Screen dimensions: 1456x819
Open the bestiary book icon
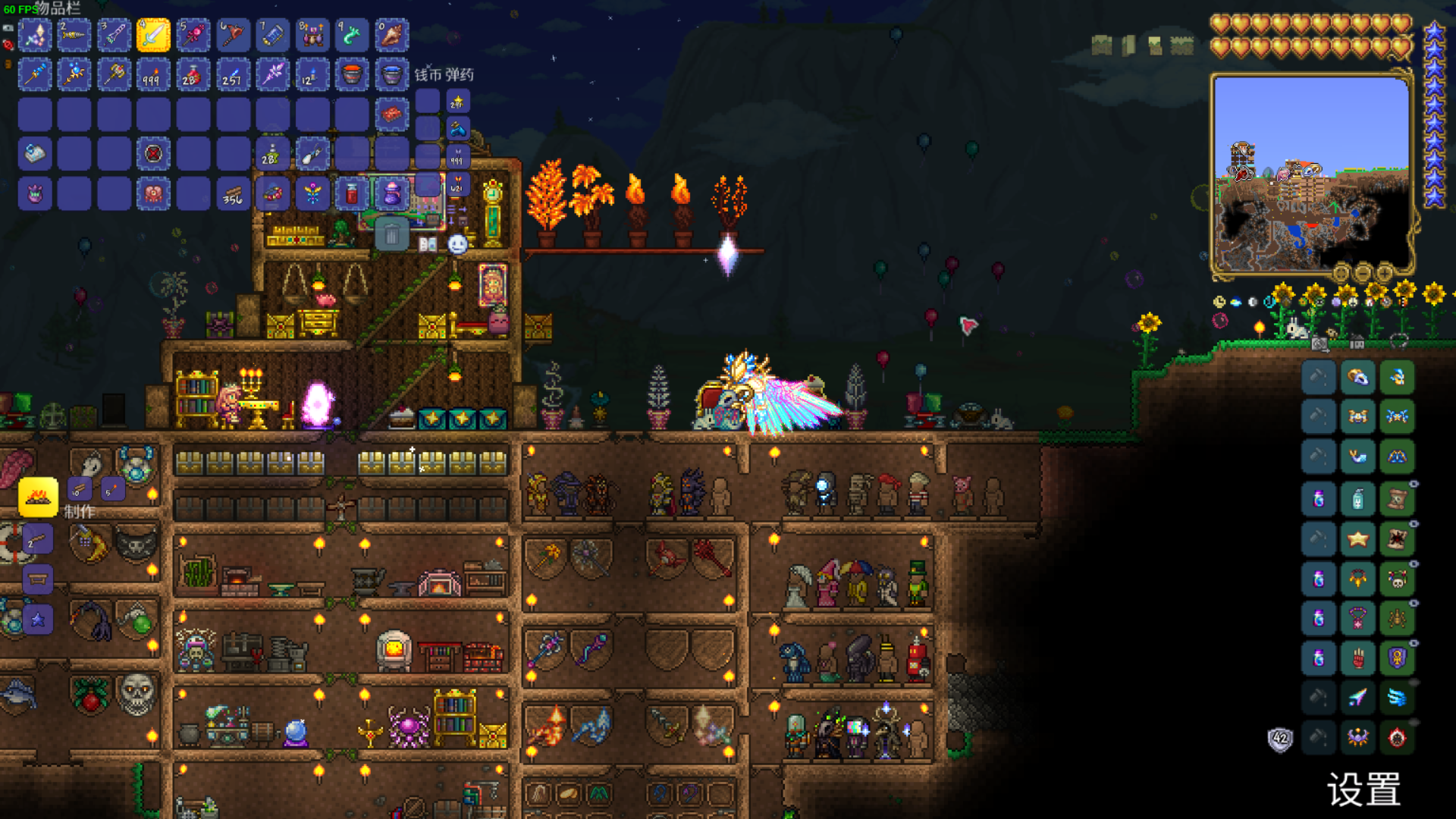(x=428, y=244)
